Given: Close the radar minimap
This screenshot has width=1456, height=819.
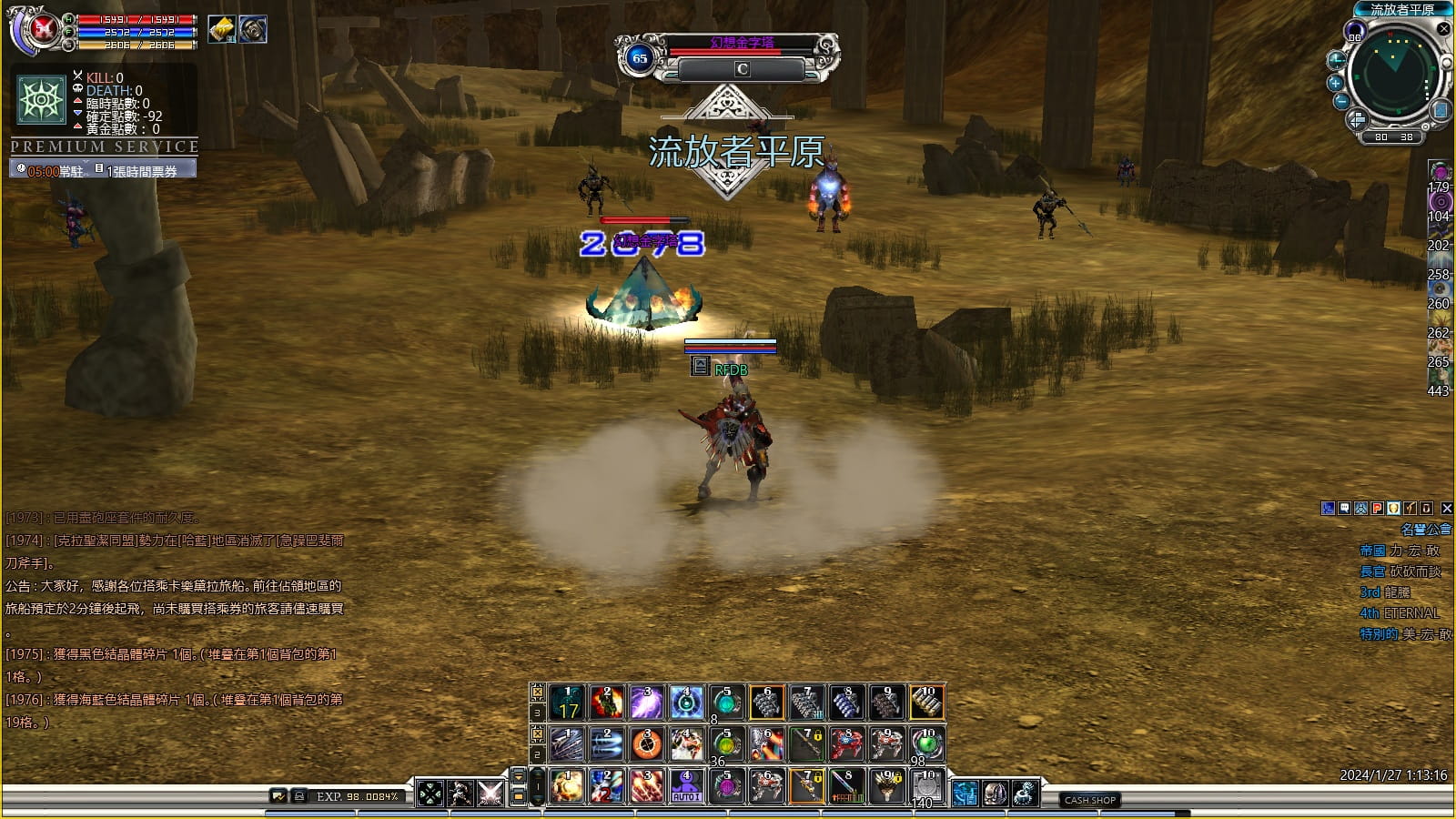Looking at the screenshot, I should (1443, 29).
